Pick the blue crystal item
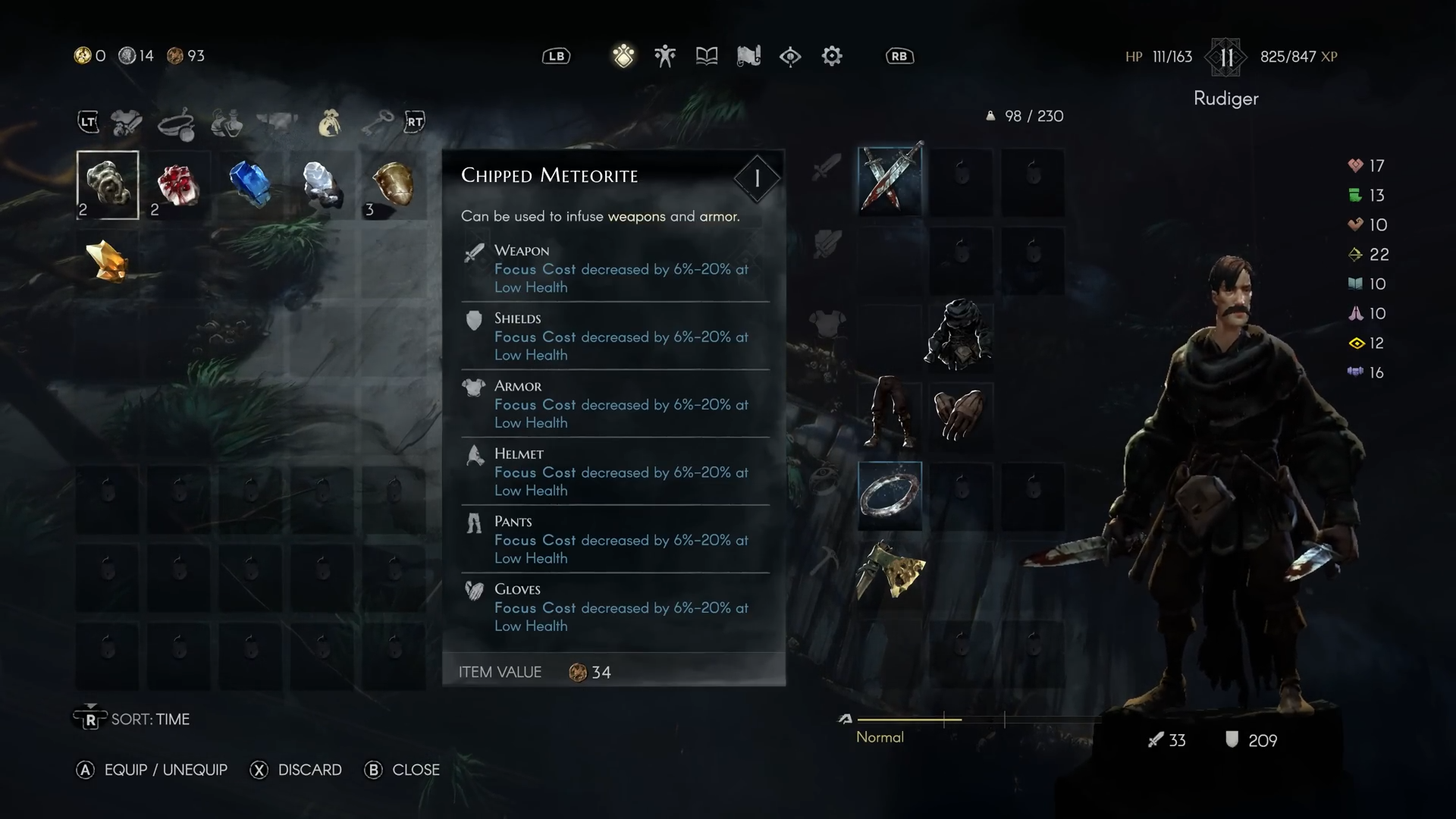Screen dimensions: 1456x819 pos(249,184)
